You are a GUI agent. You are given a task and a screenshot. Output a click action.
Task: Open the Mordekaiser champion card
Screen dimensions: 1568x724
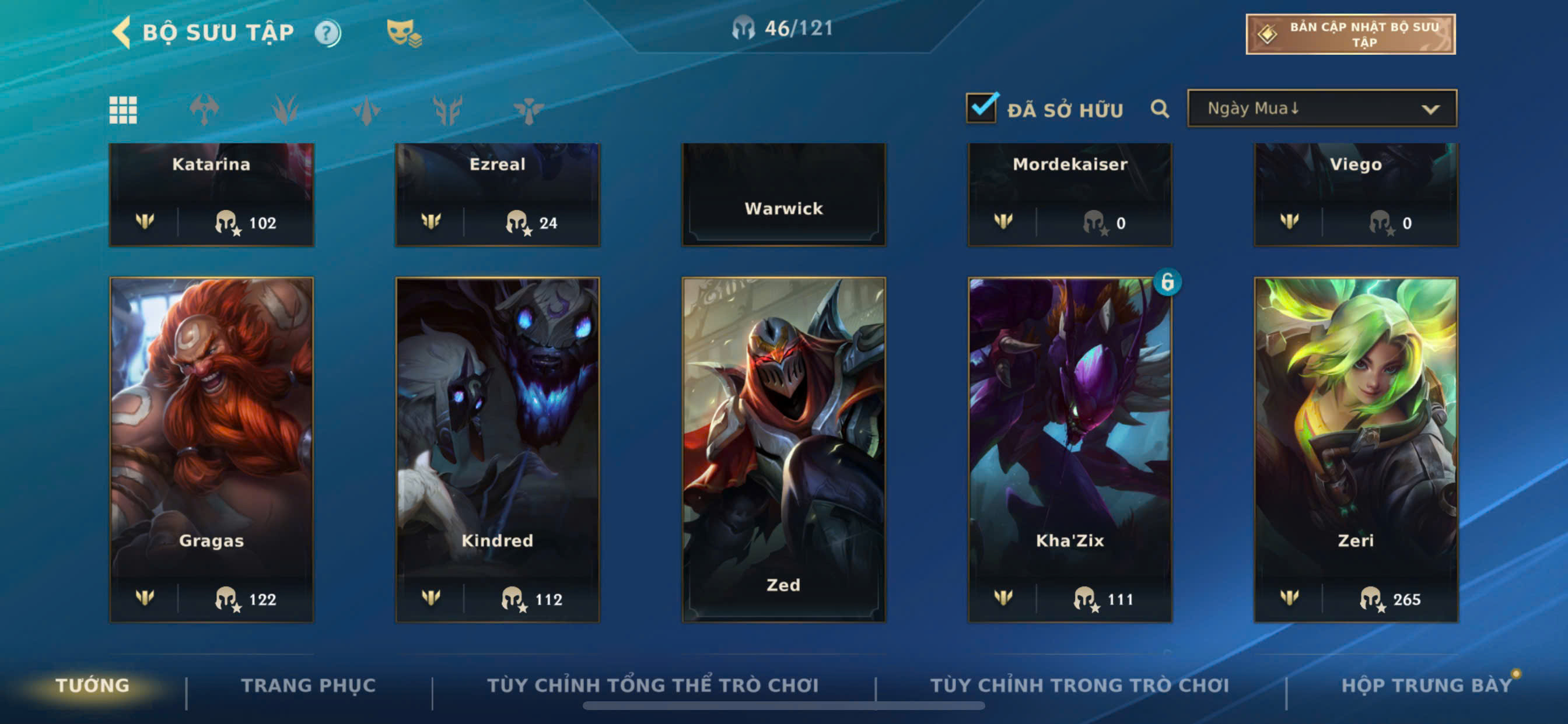point(1069,194)
